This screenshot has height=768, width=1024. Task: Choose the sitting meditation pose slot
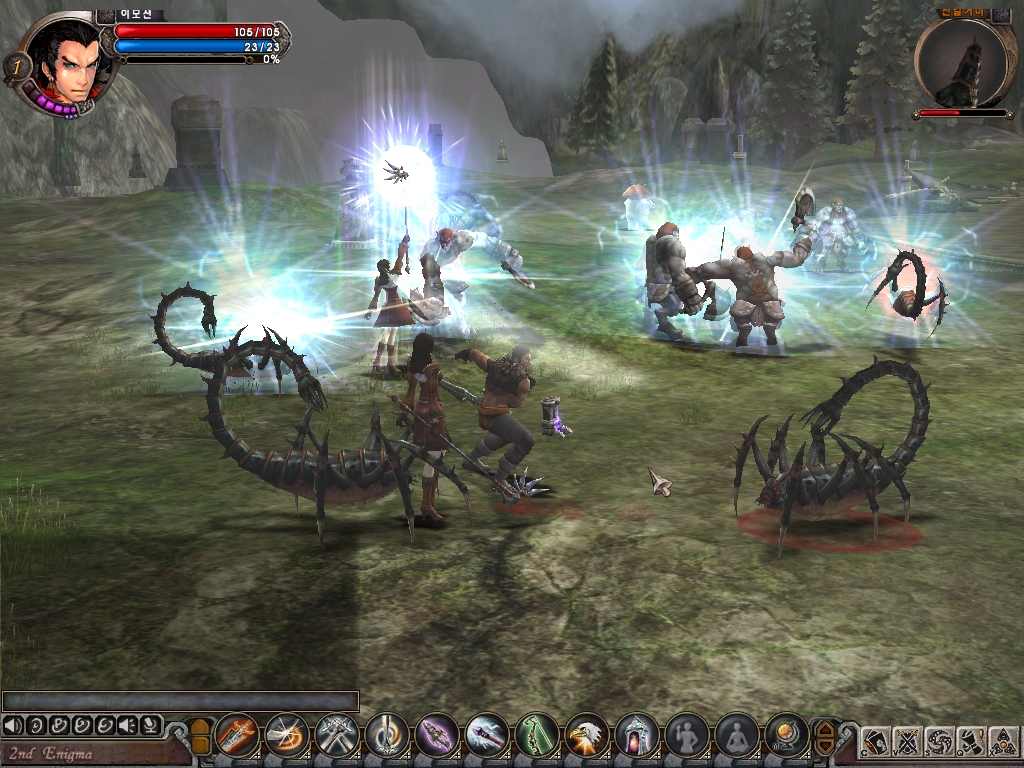click(737, 737)
